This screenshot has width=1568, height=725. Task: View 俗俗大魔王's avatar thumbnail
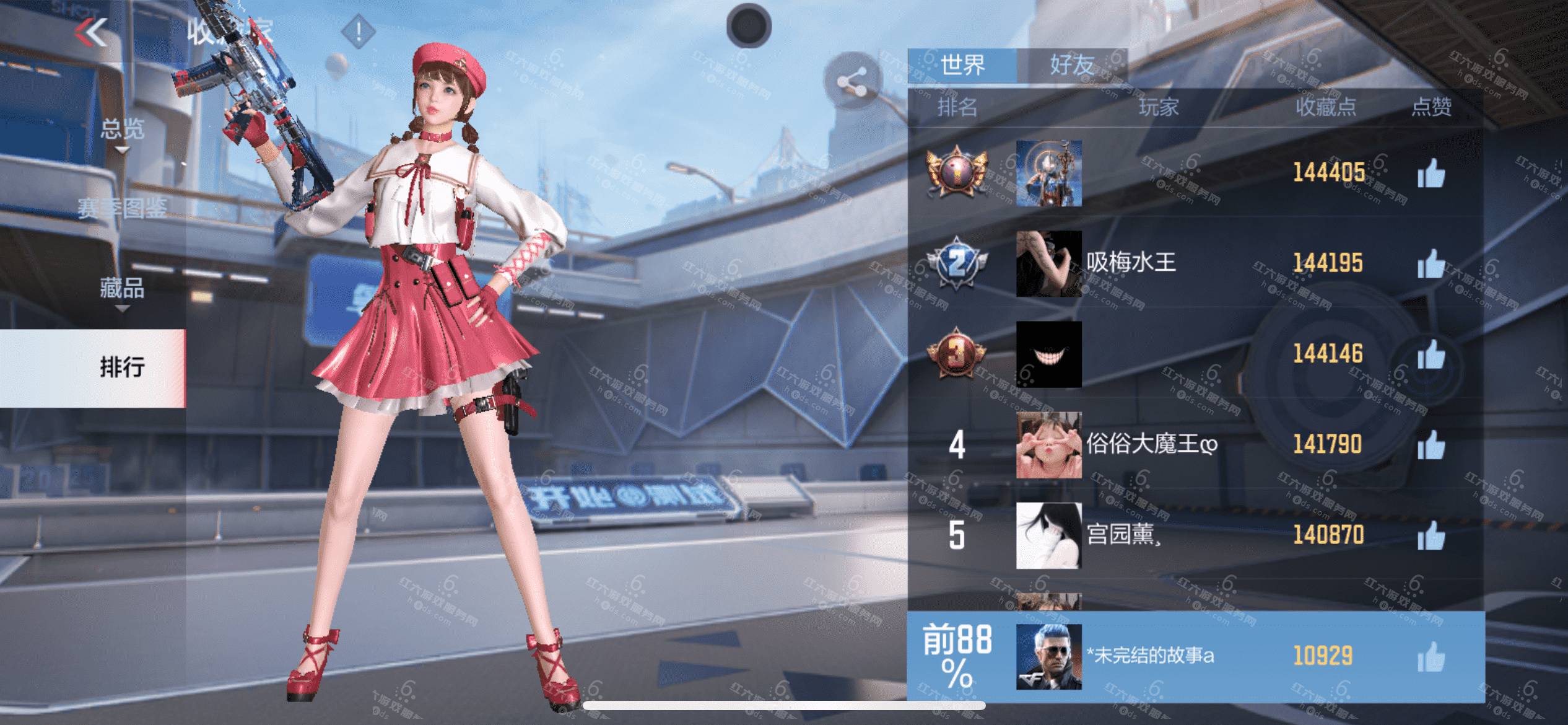pos(1048,445)
